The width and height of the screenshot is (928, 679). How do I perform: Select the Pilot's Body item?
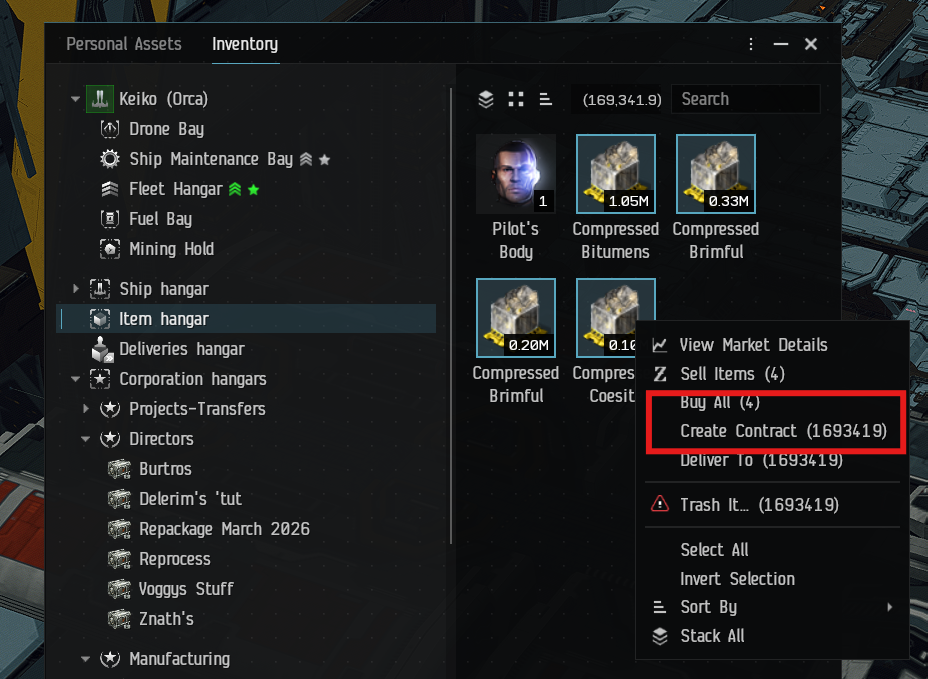[x=515, y=175]
